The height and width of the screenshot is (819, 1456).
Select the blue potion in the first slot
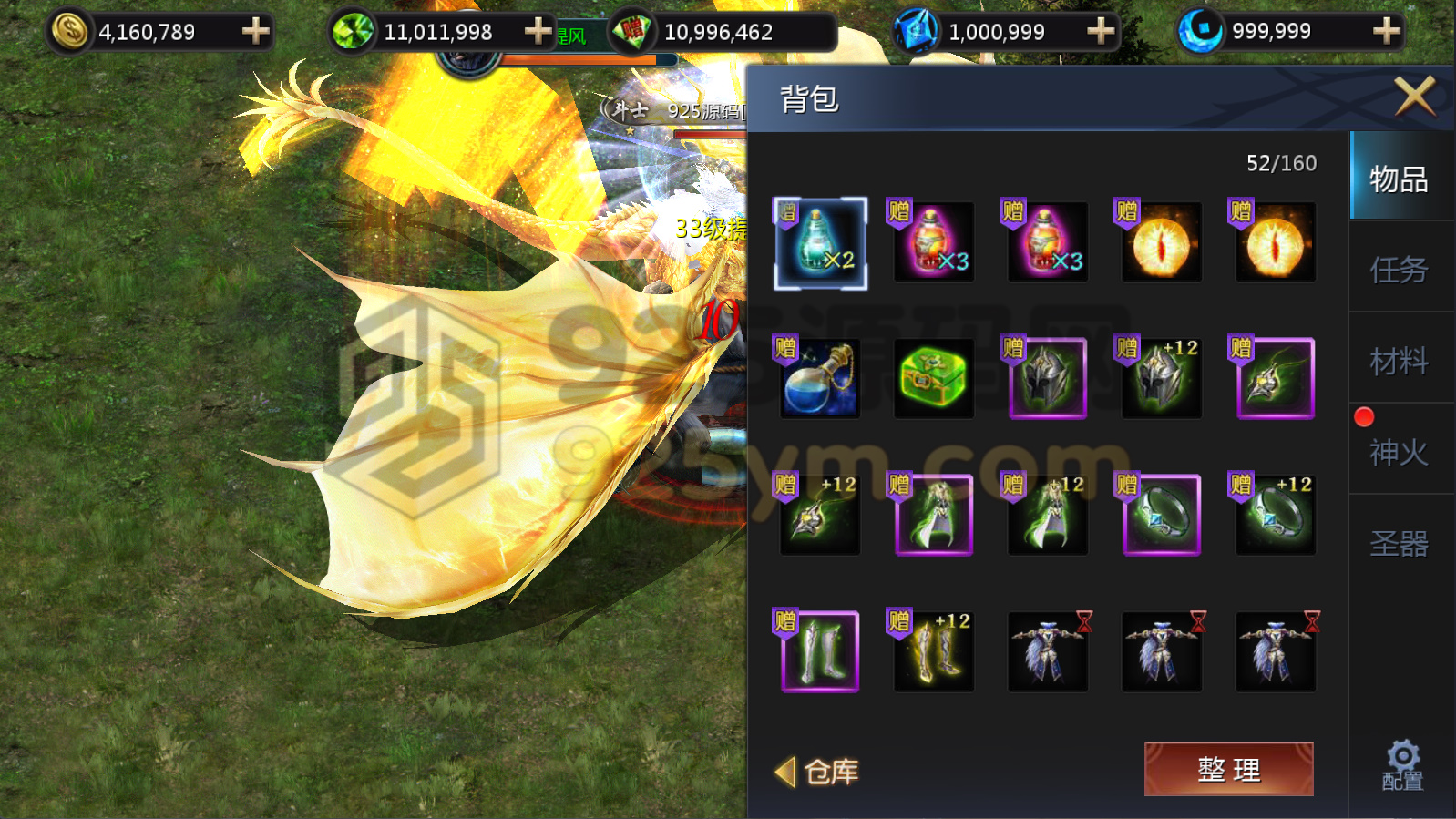click(818, 243)
